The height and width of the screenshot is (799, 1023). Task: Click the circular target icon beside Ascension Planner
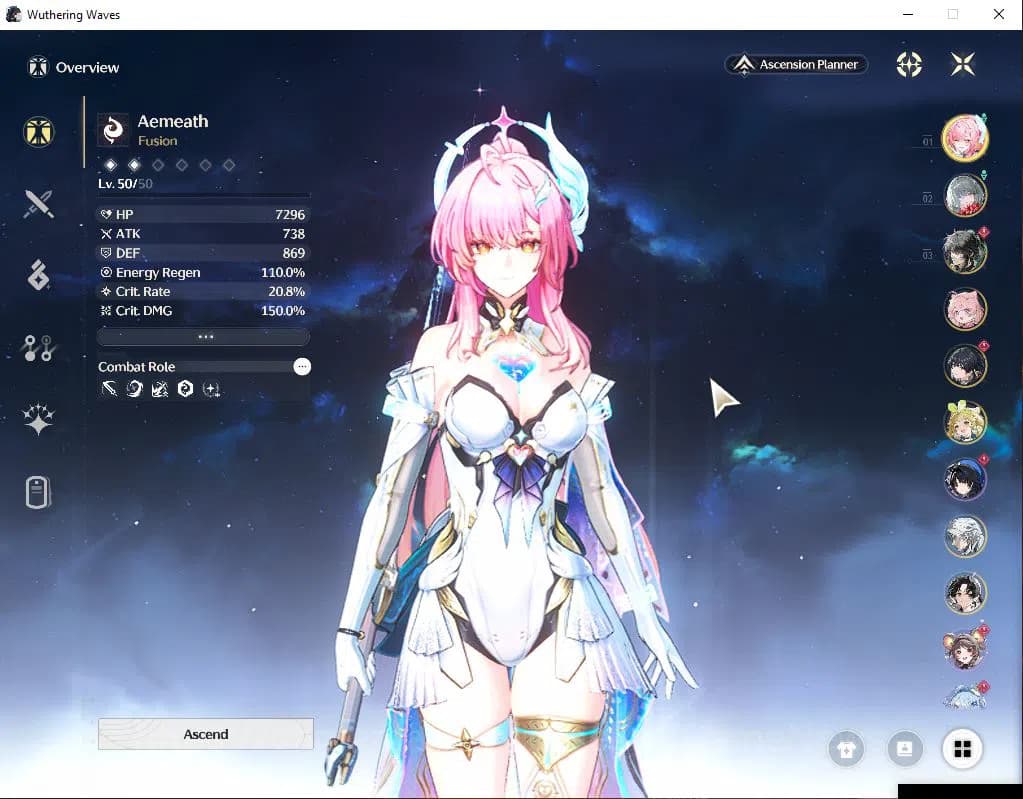click(x=908, y=64)
